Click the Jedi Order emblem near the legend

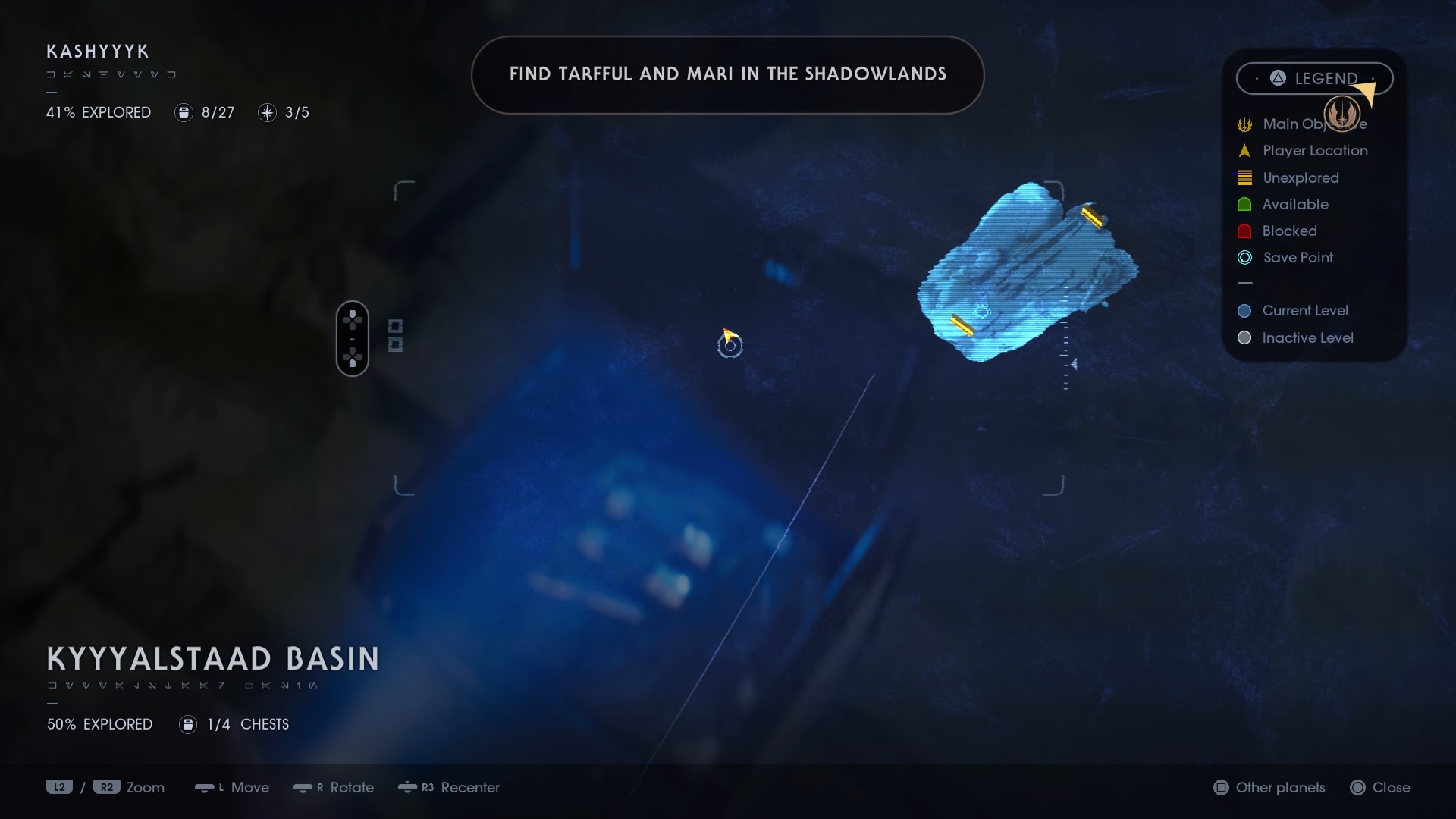pyautogui.click(x=1342, y=114)
